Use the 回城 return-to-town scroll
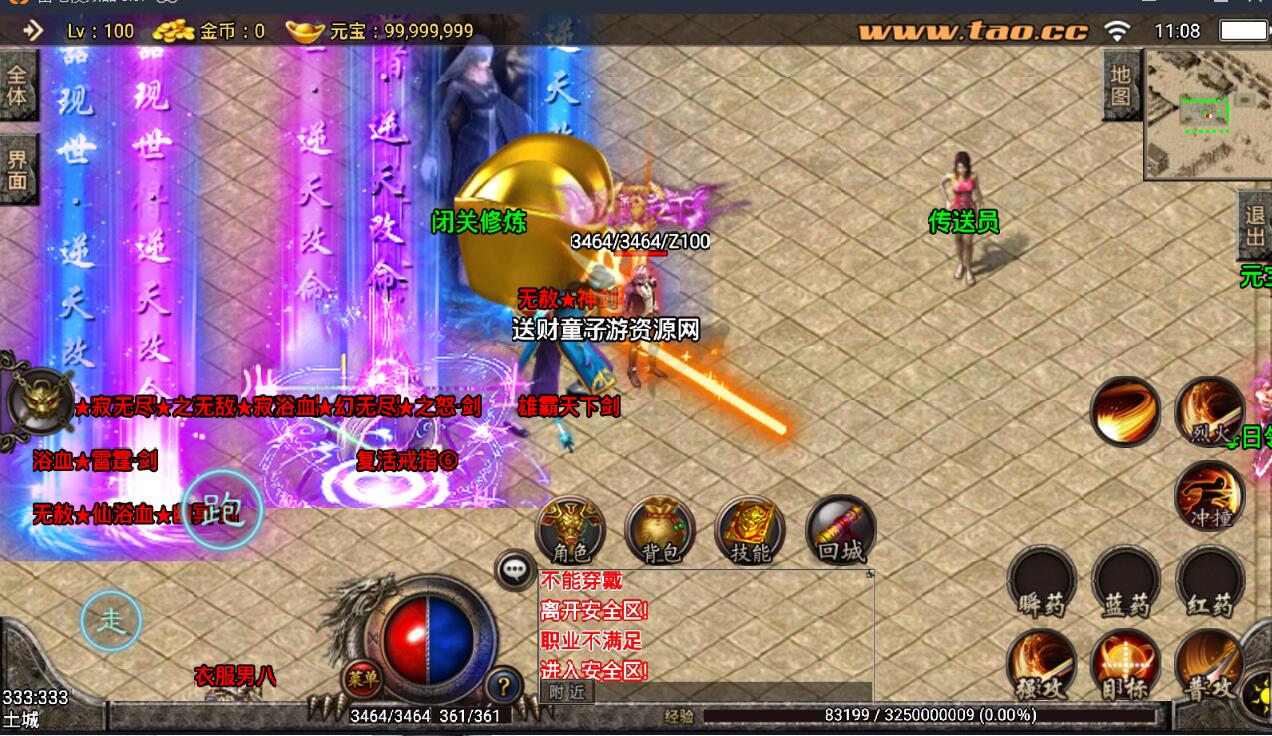1272x736 pixels. 840,529
